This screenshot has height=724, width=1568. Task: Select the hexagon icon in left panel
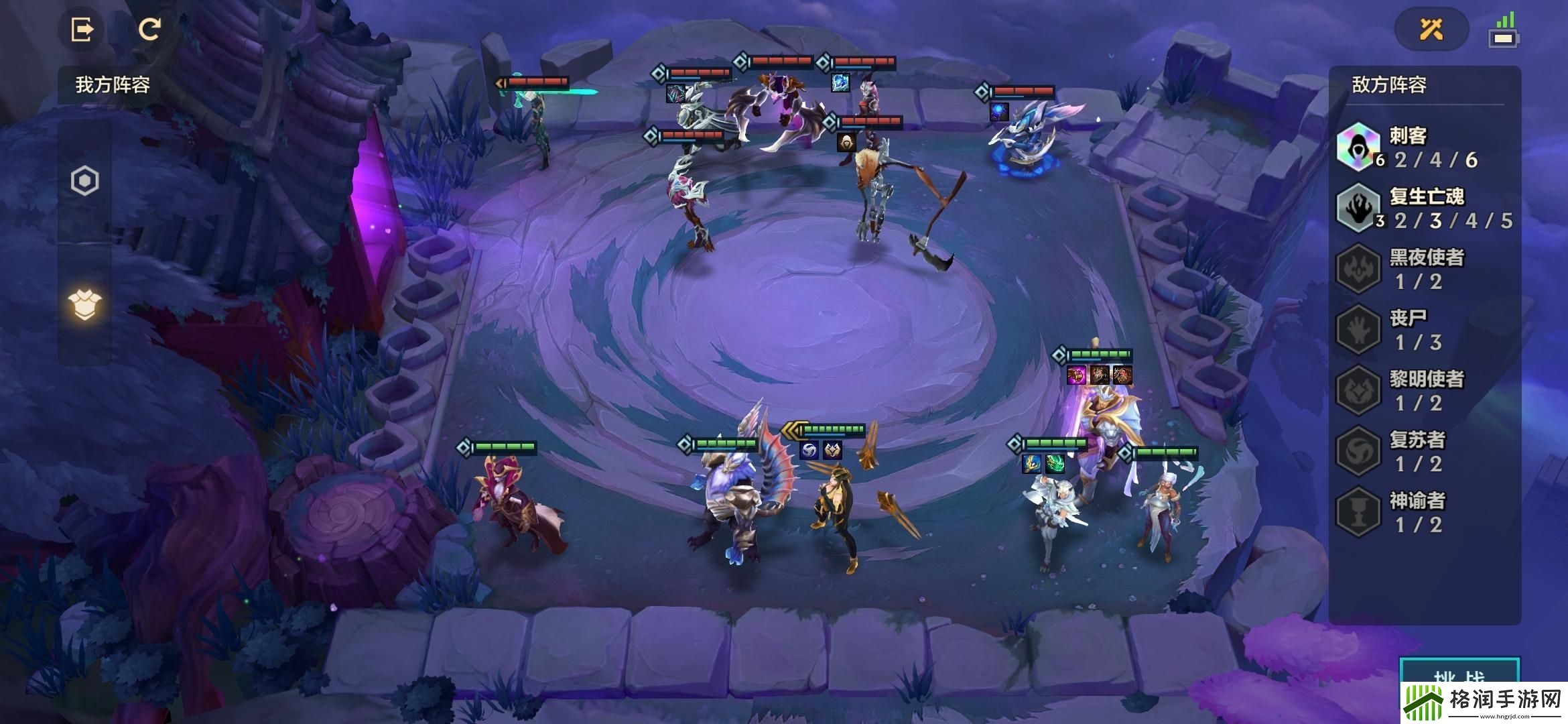[x=85, y=181]
